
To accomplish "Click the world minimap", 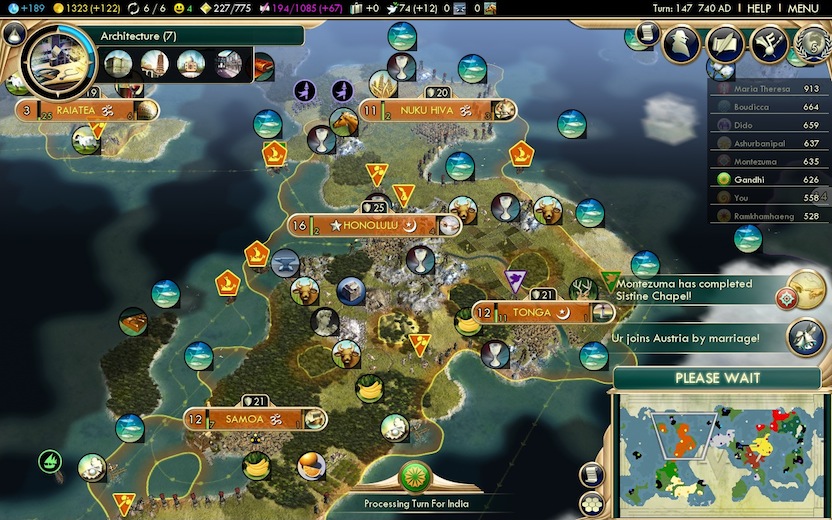I will [716, 445].
